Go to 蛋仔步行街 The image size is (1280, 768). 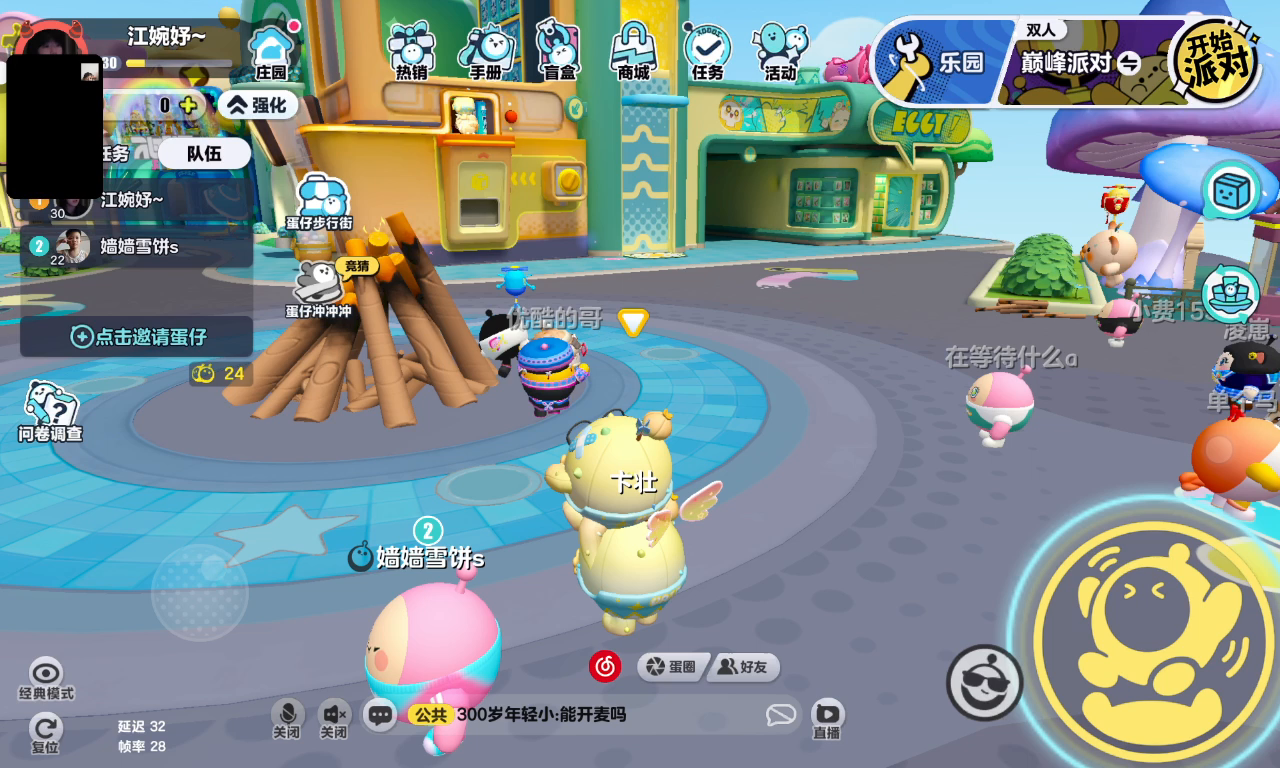tap(319, 201)
